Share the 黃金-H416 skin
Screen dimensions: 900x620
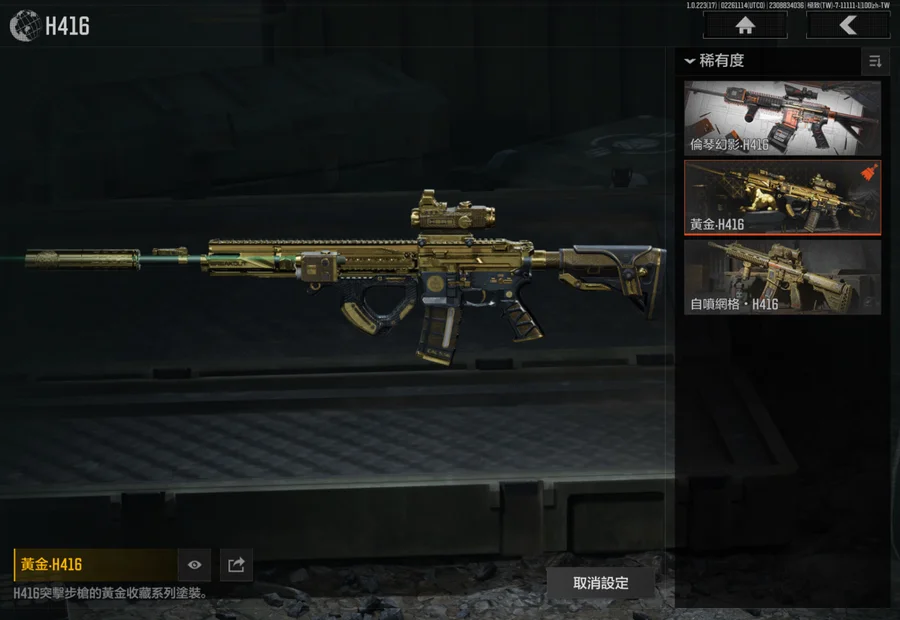pos(236,565)
